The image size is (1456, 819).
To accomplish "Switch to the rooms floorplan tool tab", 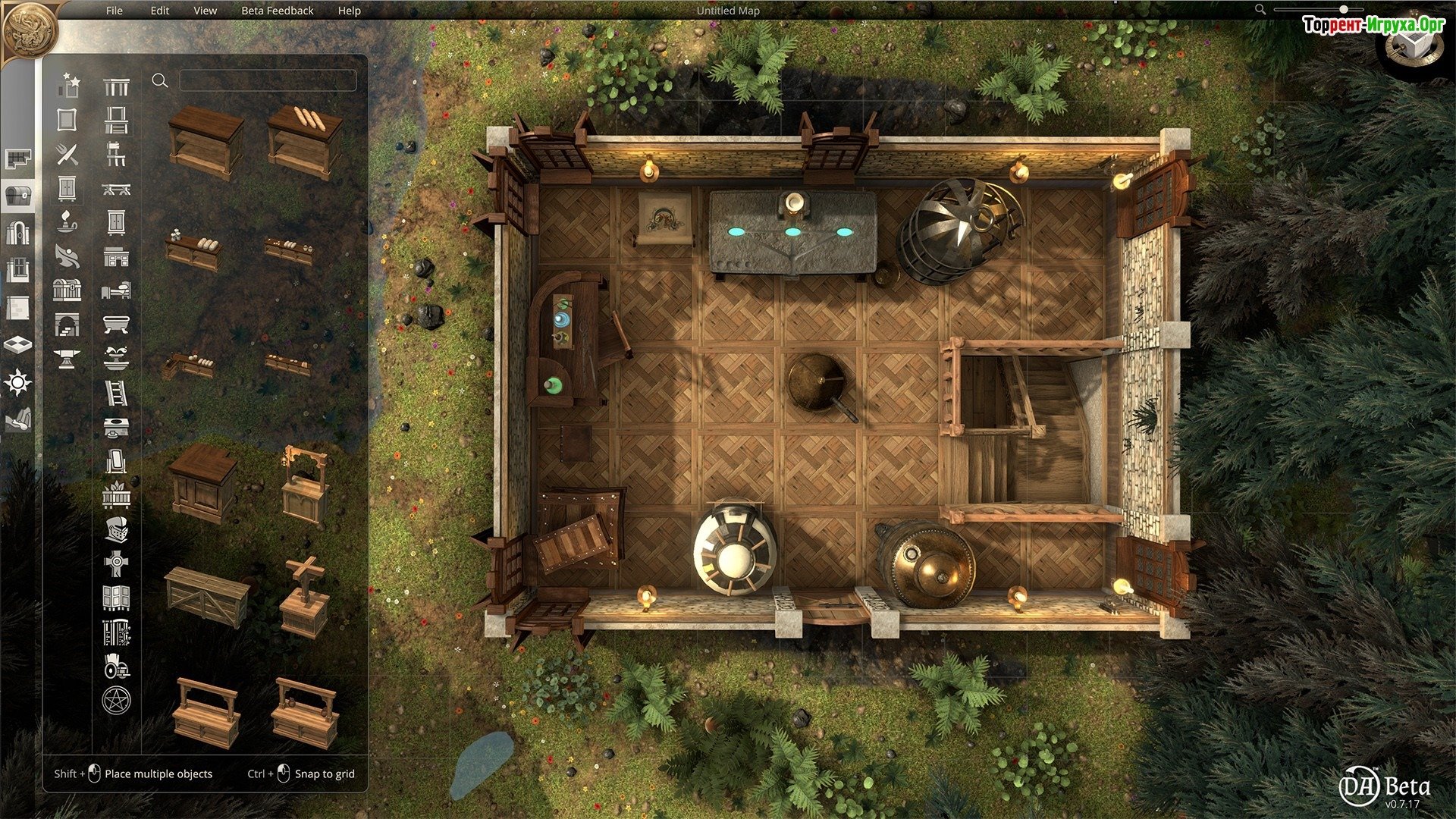I will 18,158.
